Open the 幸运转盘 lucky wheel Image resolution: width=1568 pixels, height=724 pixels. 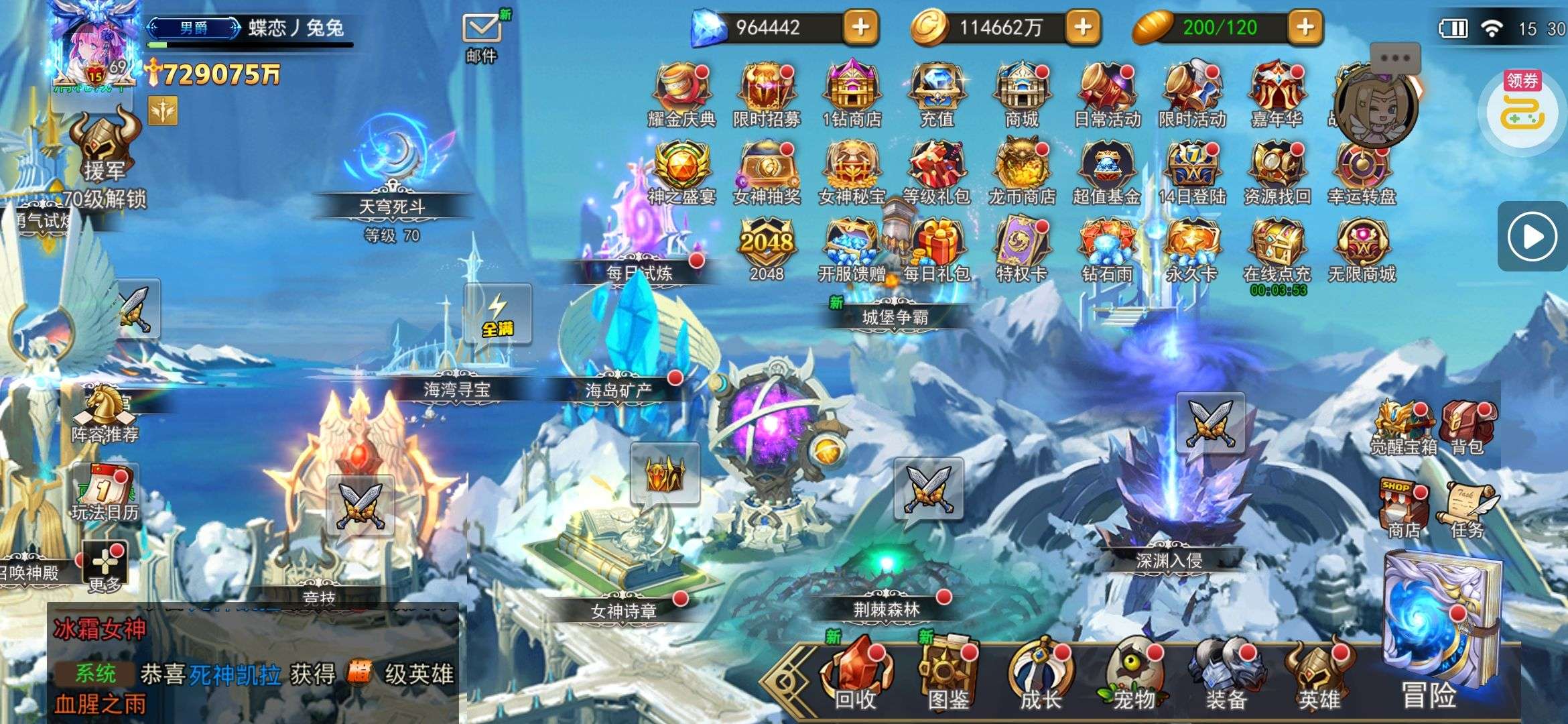[1362, 171]
